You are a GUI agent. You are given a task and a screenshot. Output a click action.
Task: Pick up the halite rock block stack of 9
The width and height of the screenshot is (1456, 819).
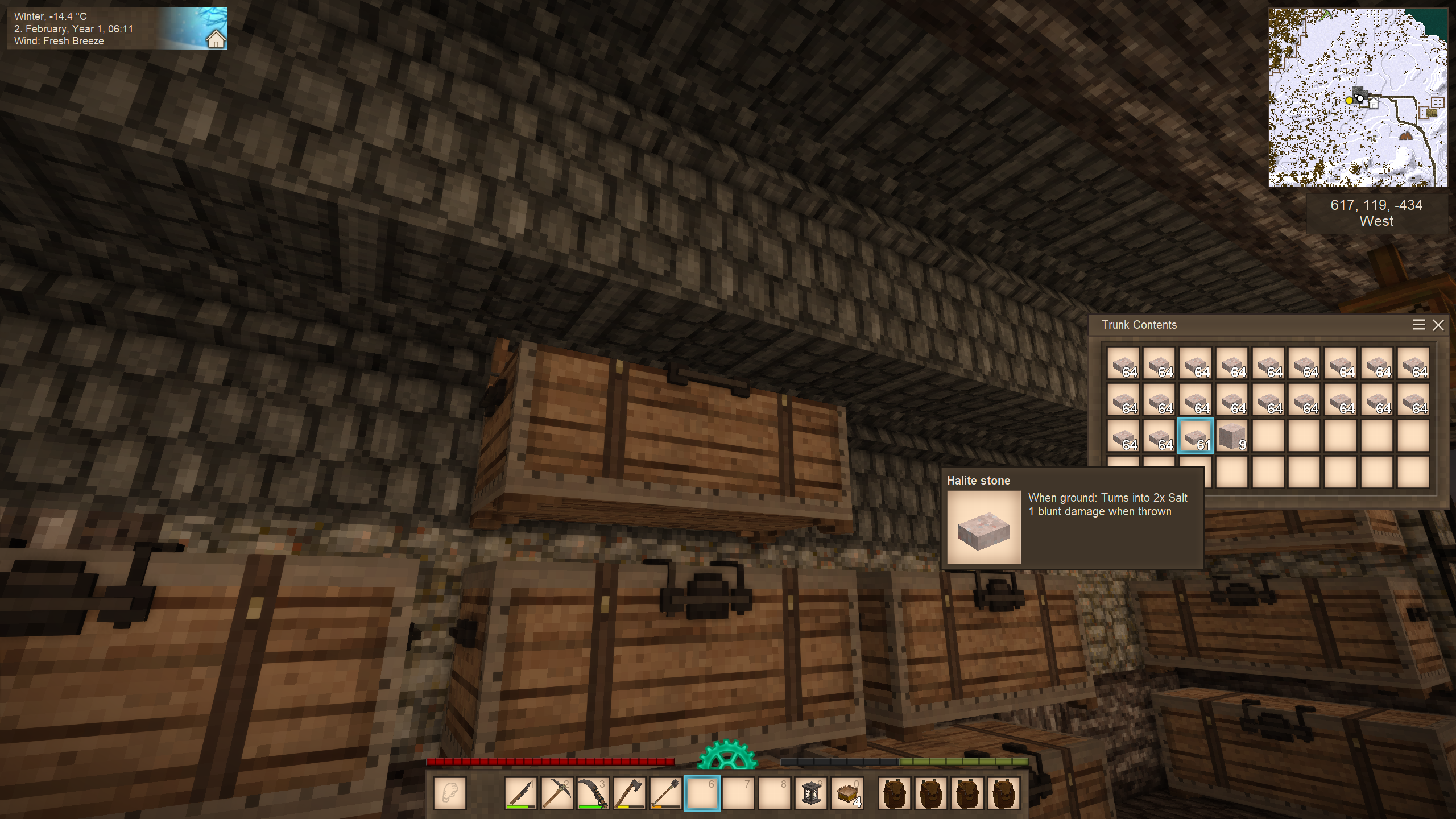pos(1231,436)
